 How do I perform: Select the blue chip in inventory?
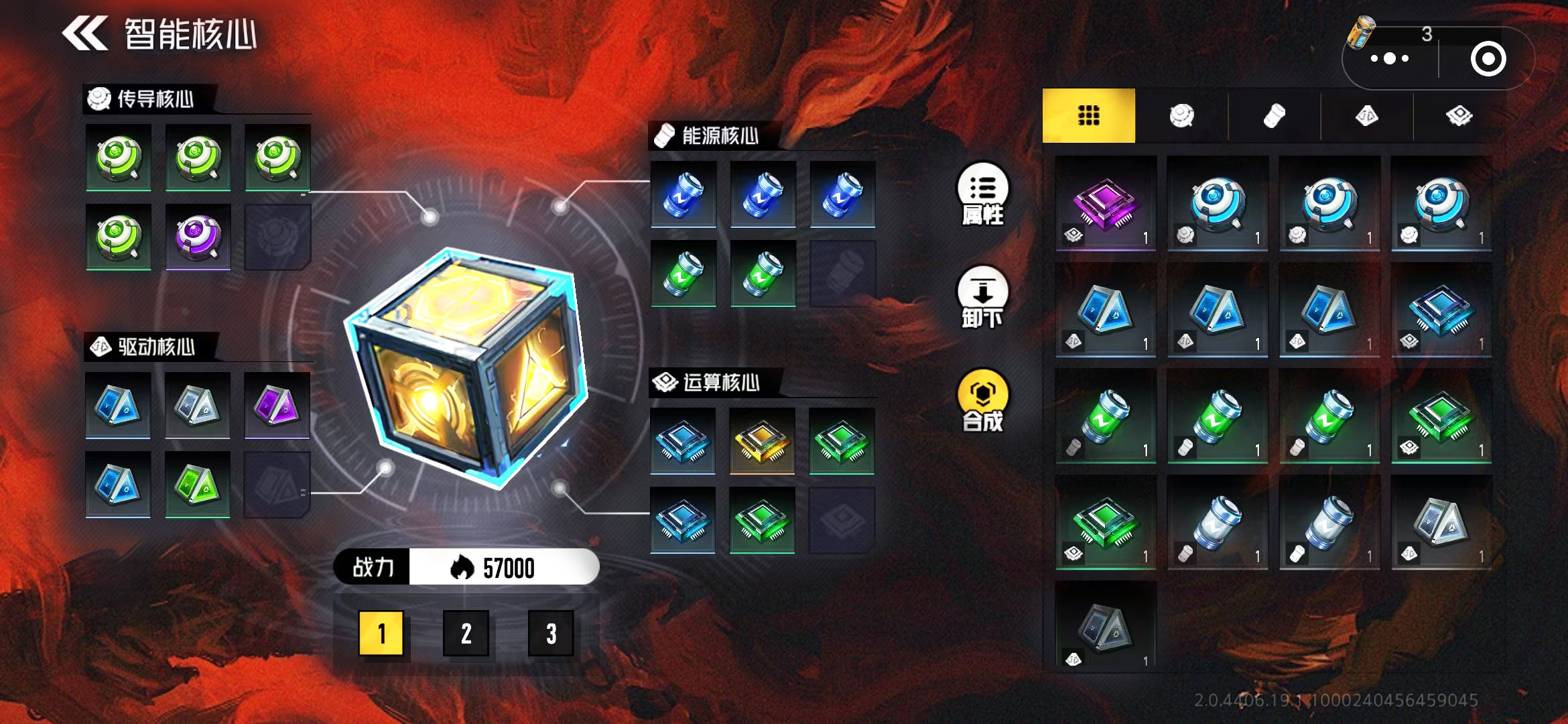coord(1441,310)
